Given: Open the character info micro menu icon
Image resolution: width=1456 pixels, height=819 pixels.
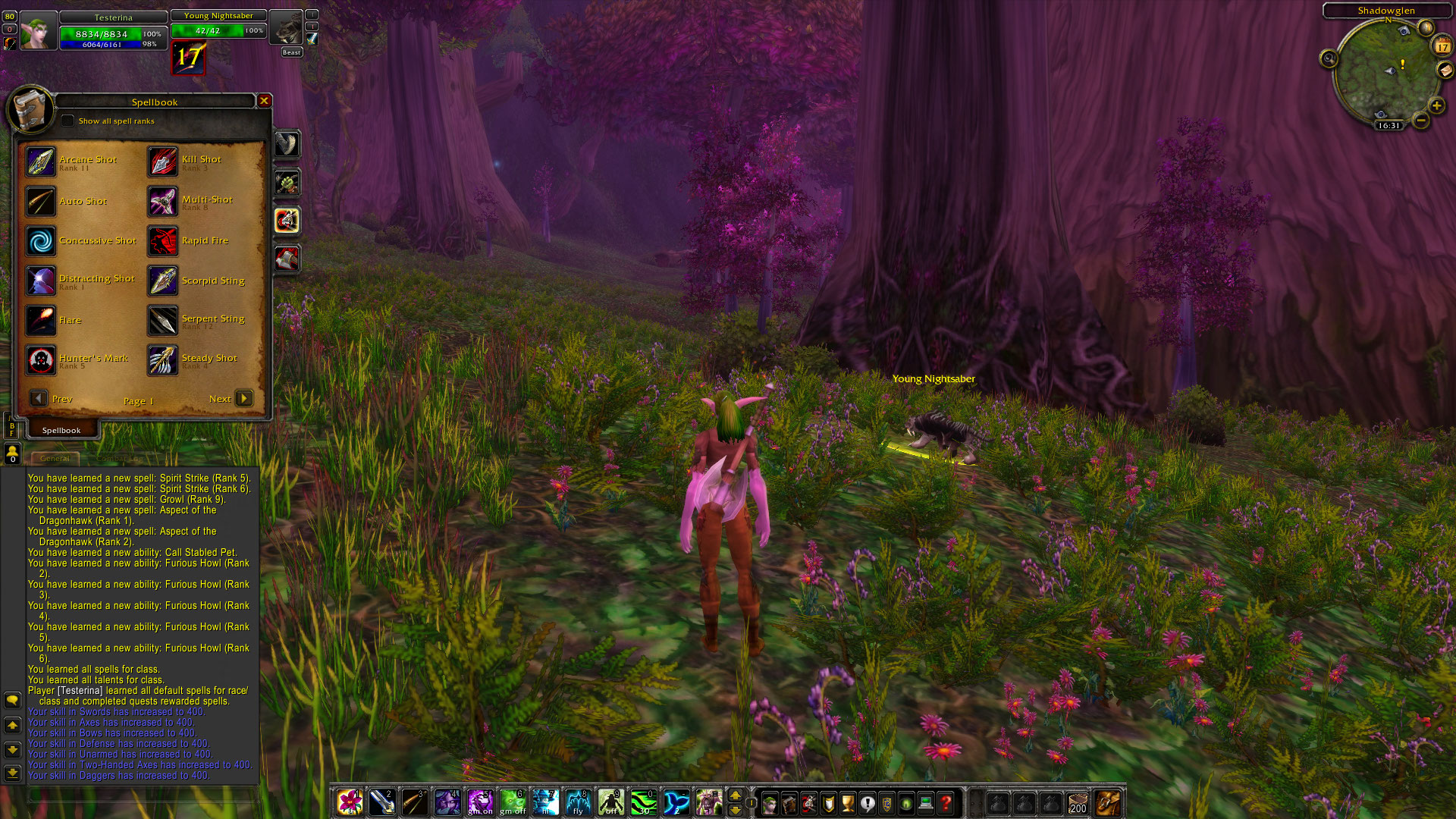Looking at the screenshot, I should [x=770, y=803].
